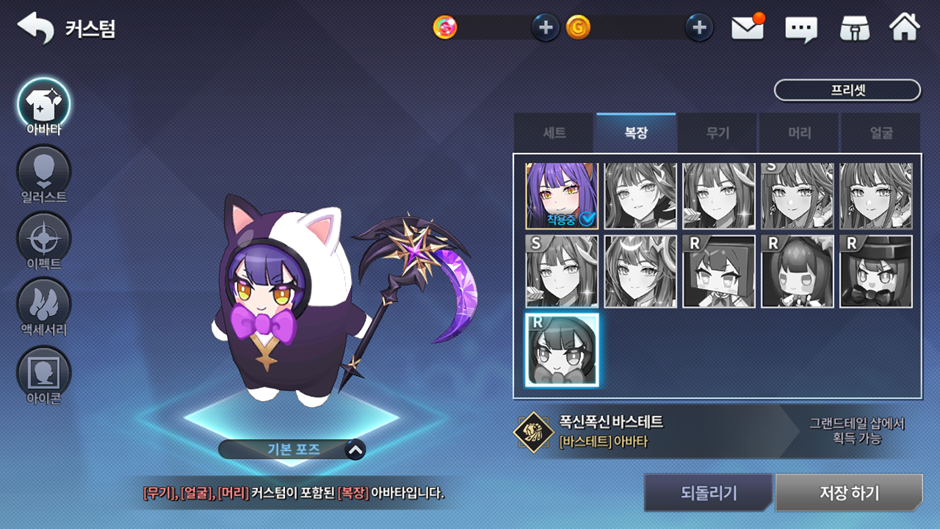The width and height of the screenshot is (940, 529).
Task: Choose the 아이콘 icon category
Action: [x=43, y=373]
